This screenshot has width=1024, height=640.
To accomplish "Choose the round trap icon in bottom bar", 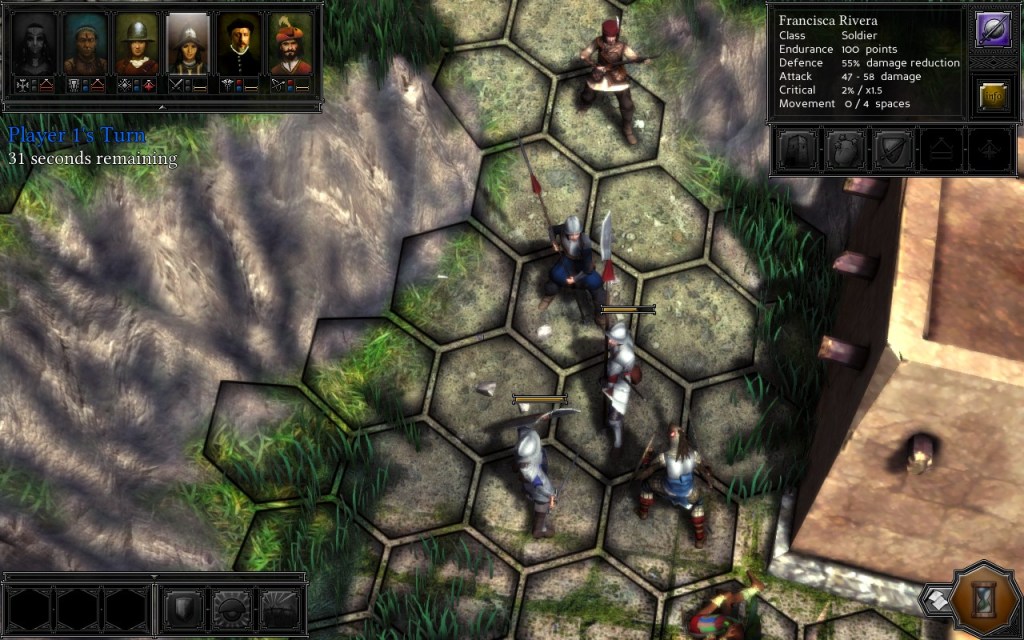I will coord(233,607).
